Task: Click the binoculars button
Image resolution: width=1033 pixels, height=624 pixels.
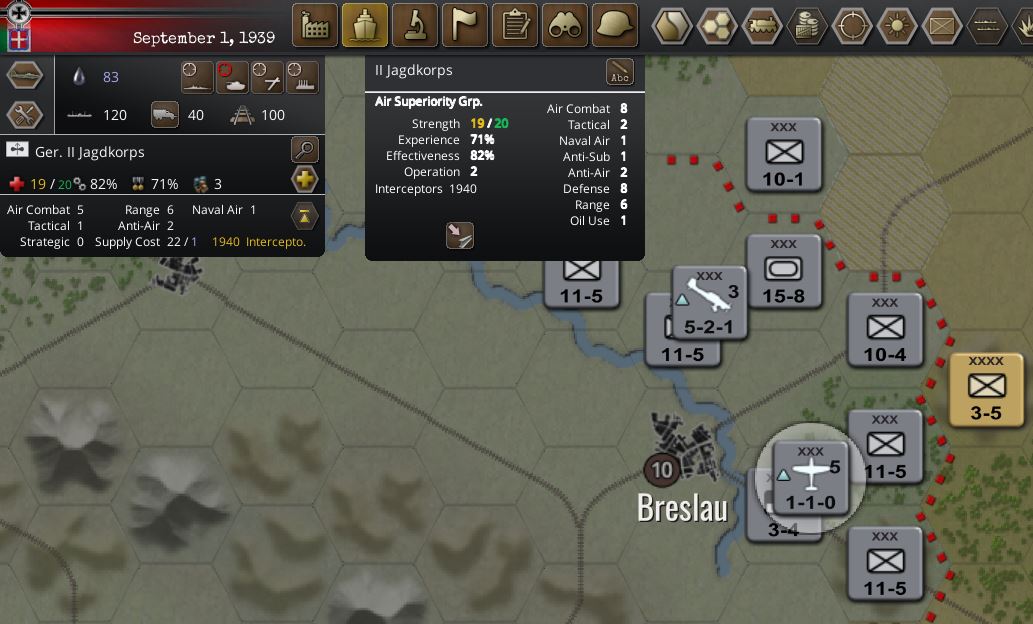Action: click(565, 25)
